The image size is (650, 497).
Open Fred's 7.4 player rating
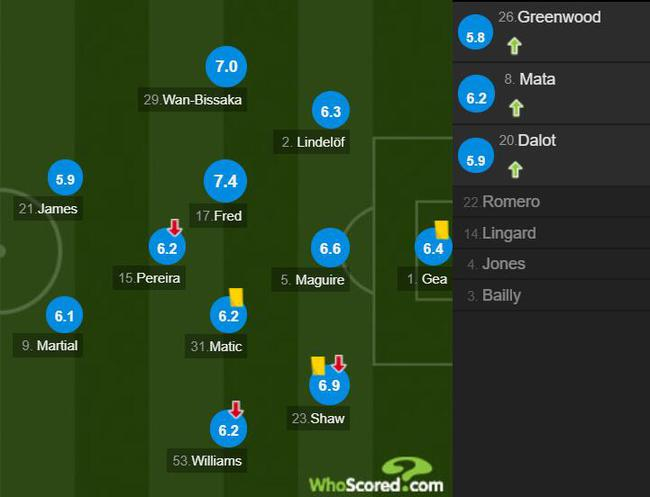(x=226, y=181)
